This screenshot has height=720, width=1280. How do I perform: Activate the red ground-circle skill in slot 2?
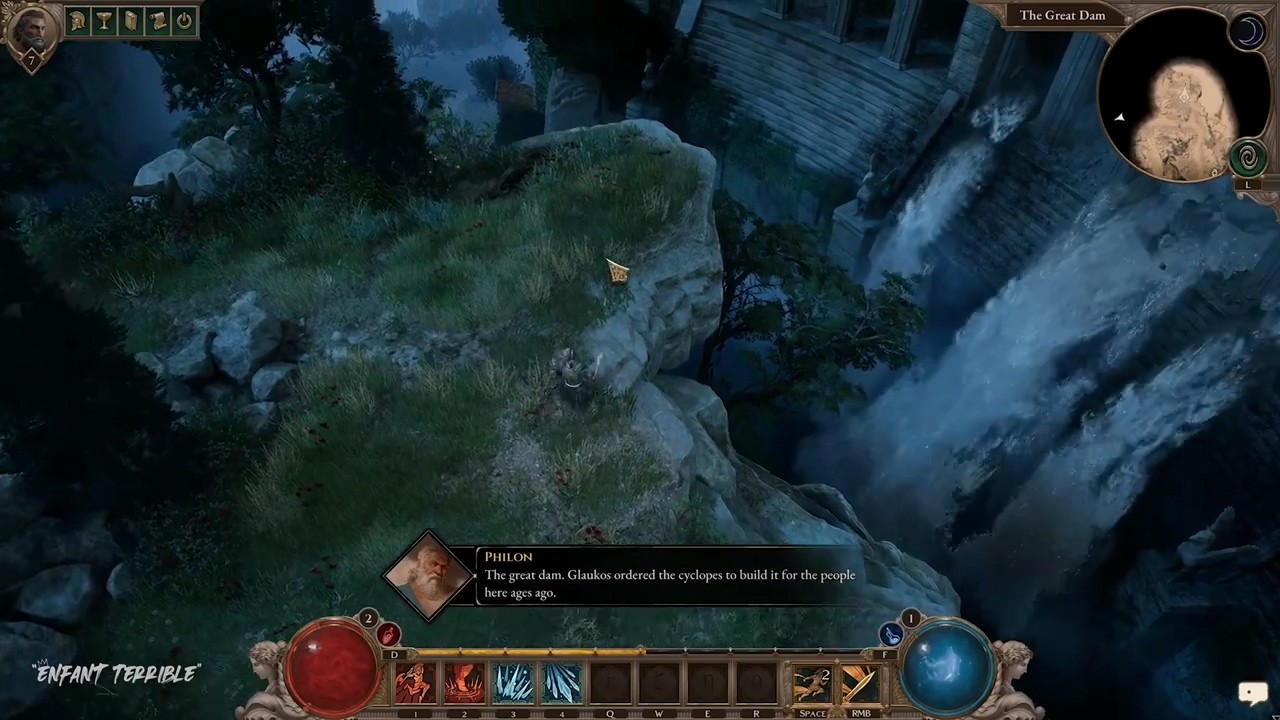tap(464, 684)
